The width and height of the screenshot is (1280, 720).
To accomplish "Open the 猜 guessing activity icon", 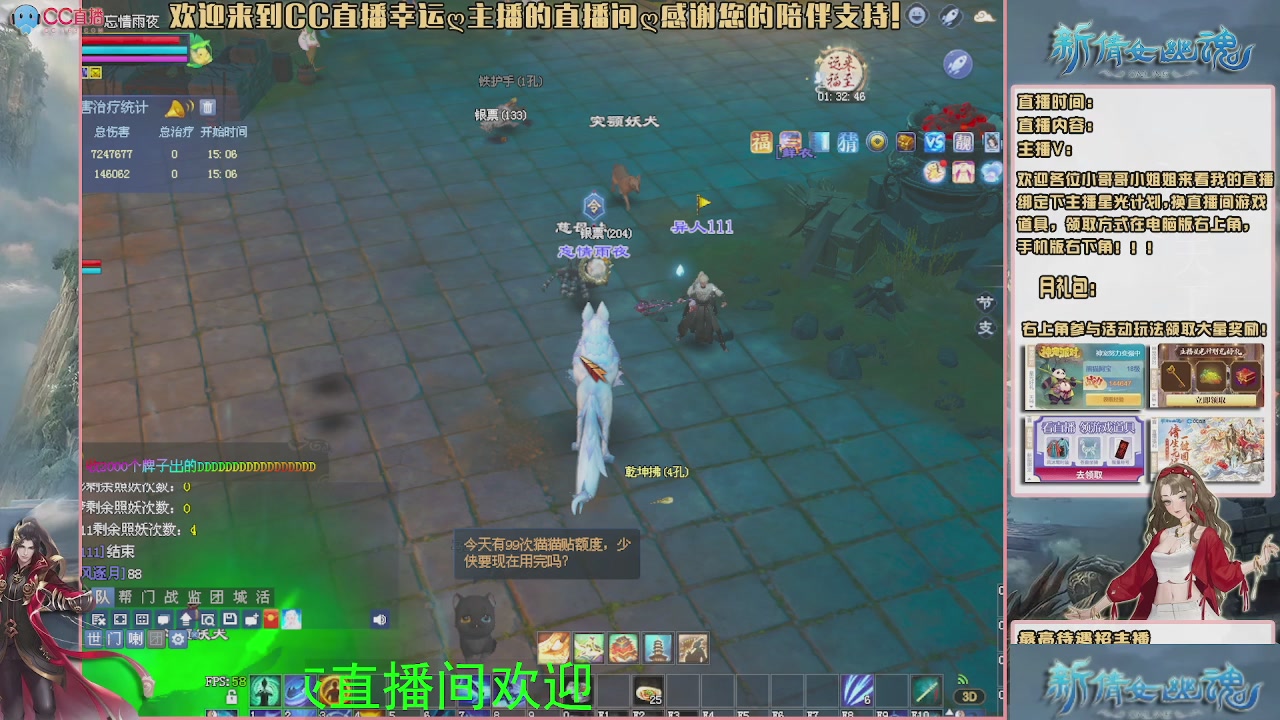I will coord(847,142).
